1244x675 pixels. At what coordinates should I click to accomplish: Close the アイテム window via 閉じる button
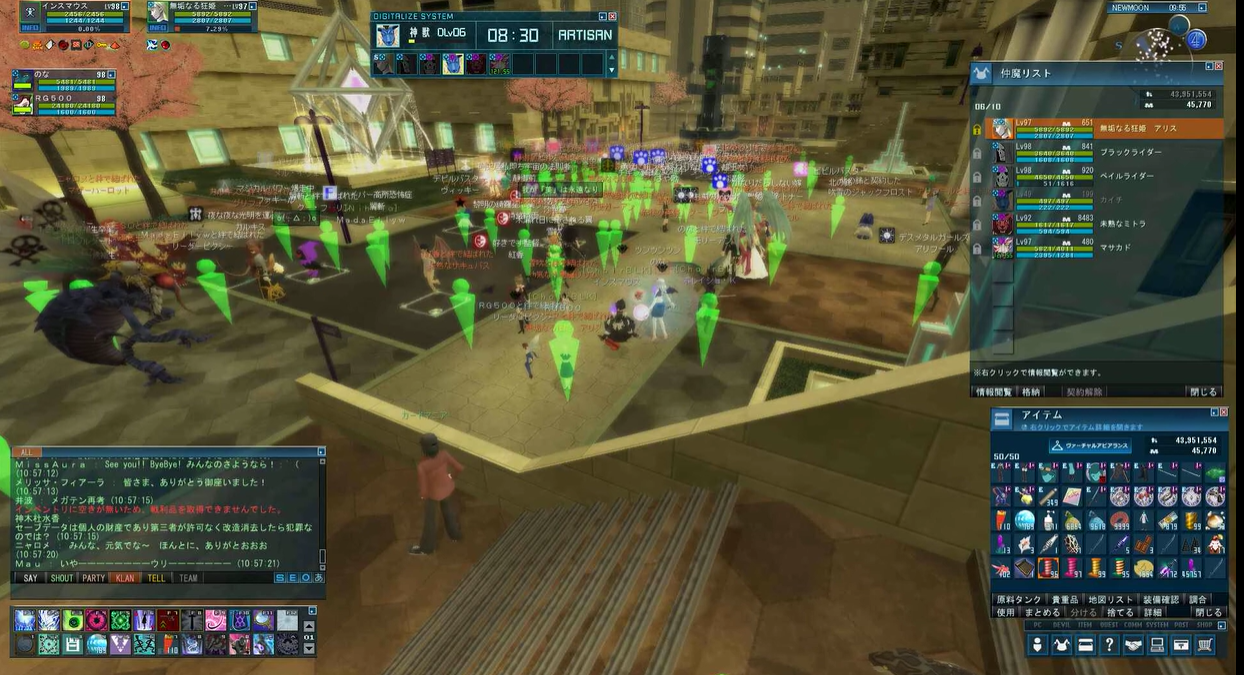[1208, 612]
